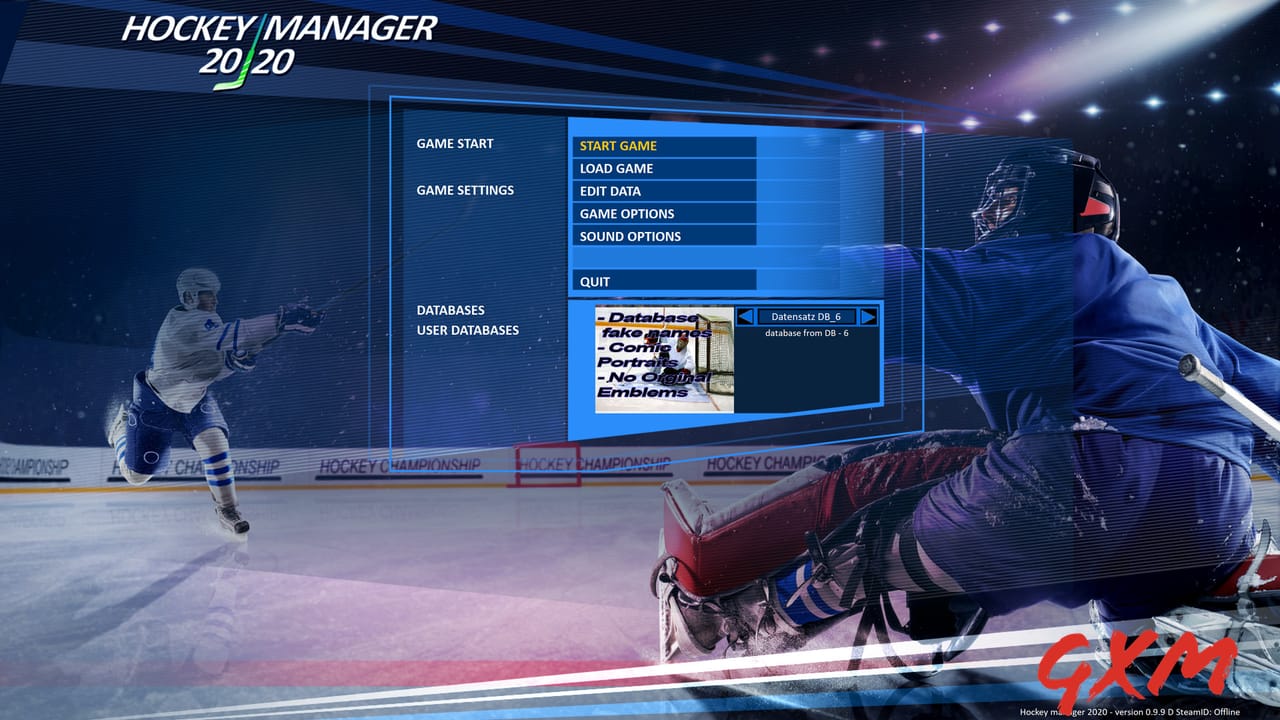This screenshot has height=720, width=1280.
Task: Click the DATABASES label
Action: tap(450, 309)
